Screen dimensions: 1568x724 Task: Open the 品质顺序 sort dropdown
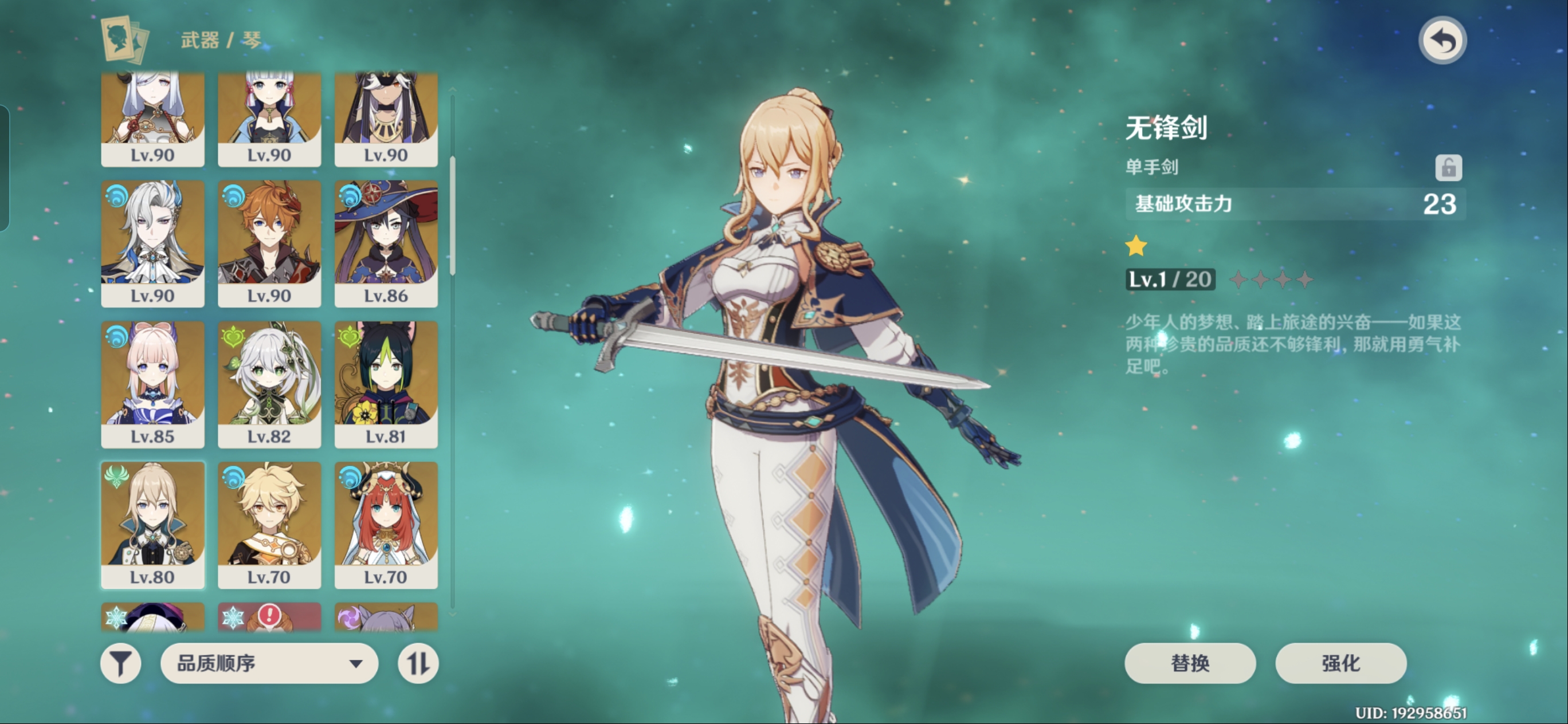269,663
